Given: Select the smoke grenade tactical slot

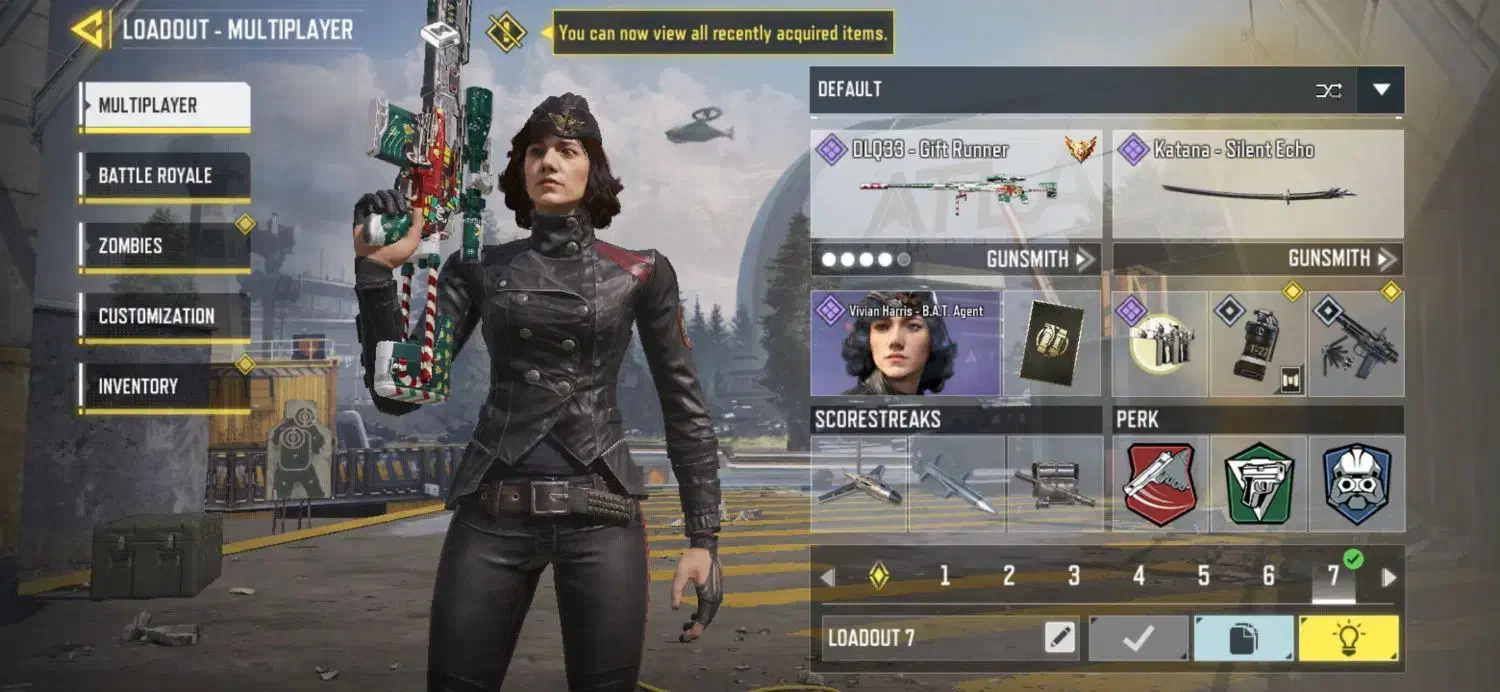Looking at the screenshot, I should coord(1258,344).
